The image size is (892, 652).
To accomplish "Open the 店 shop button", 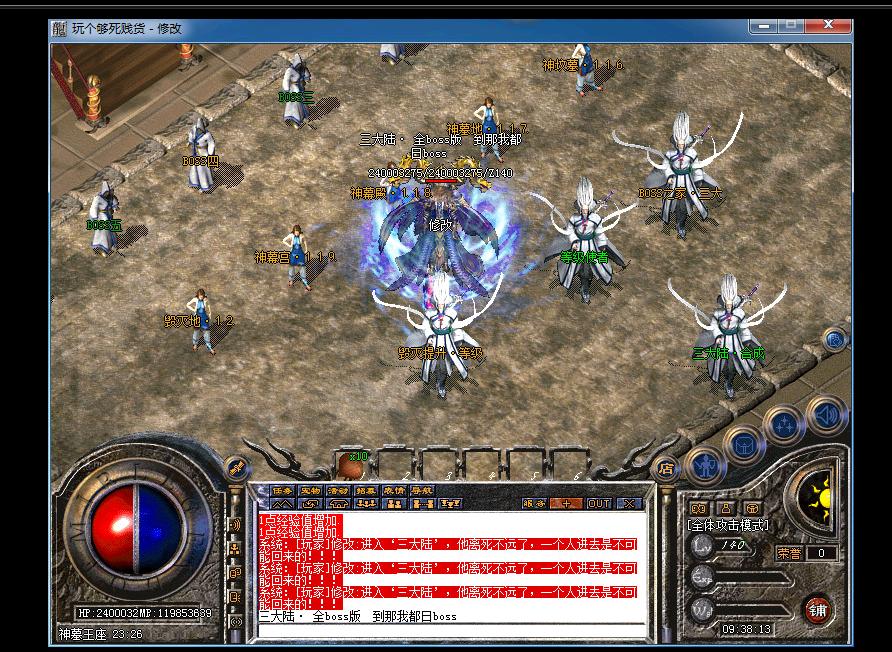I will point(664,467).
